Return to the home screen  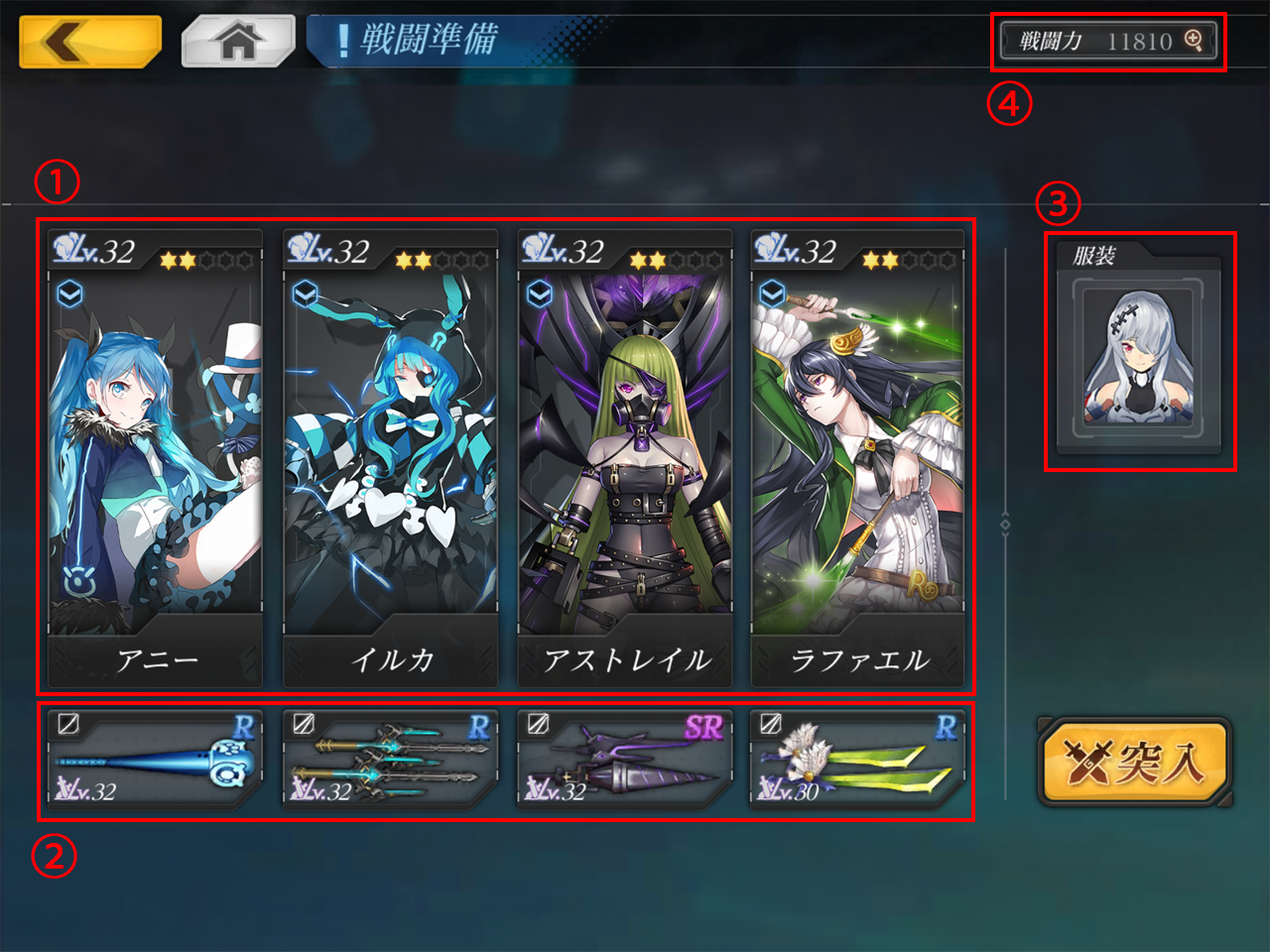pos(238,43)
